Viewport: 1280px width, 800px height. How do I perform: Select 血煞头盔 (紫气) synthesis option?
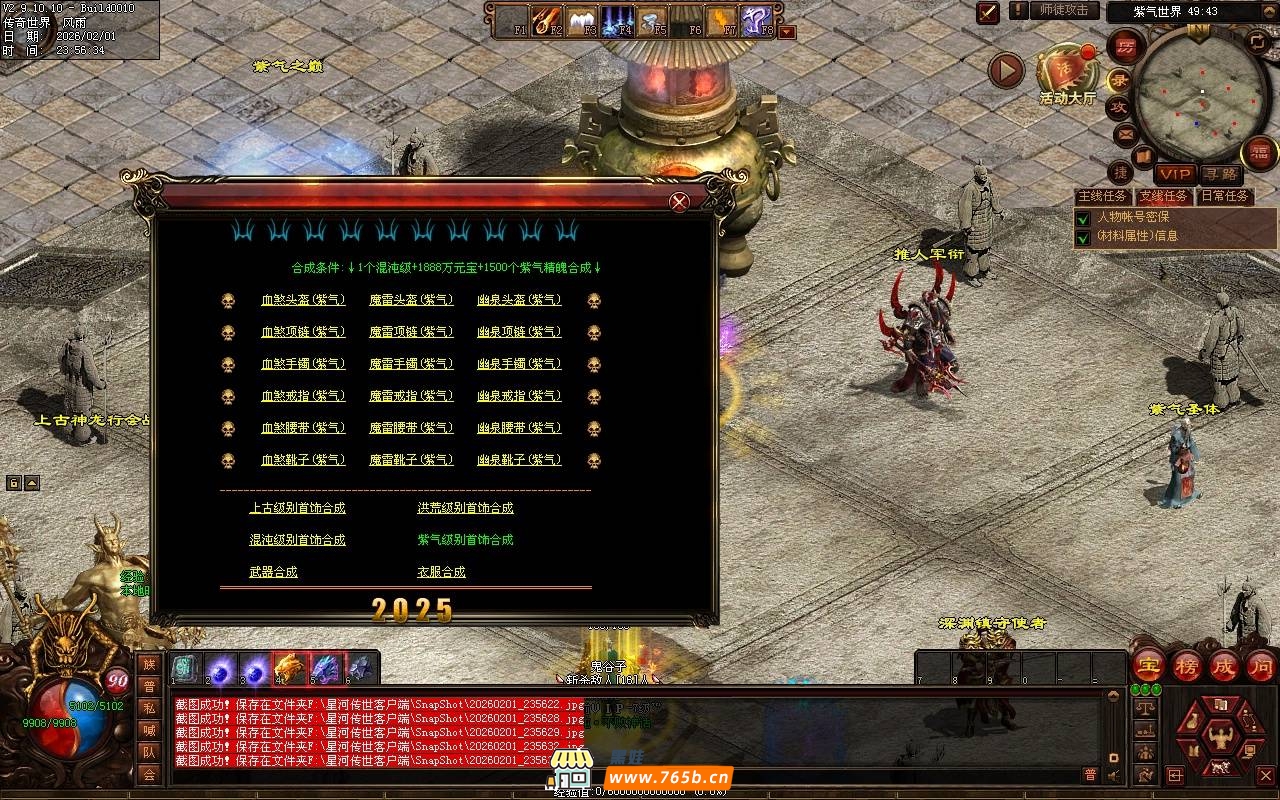pyautogui.click(x=303, y=300)
